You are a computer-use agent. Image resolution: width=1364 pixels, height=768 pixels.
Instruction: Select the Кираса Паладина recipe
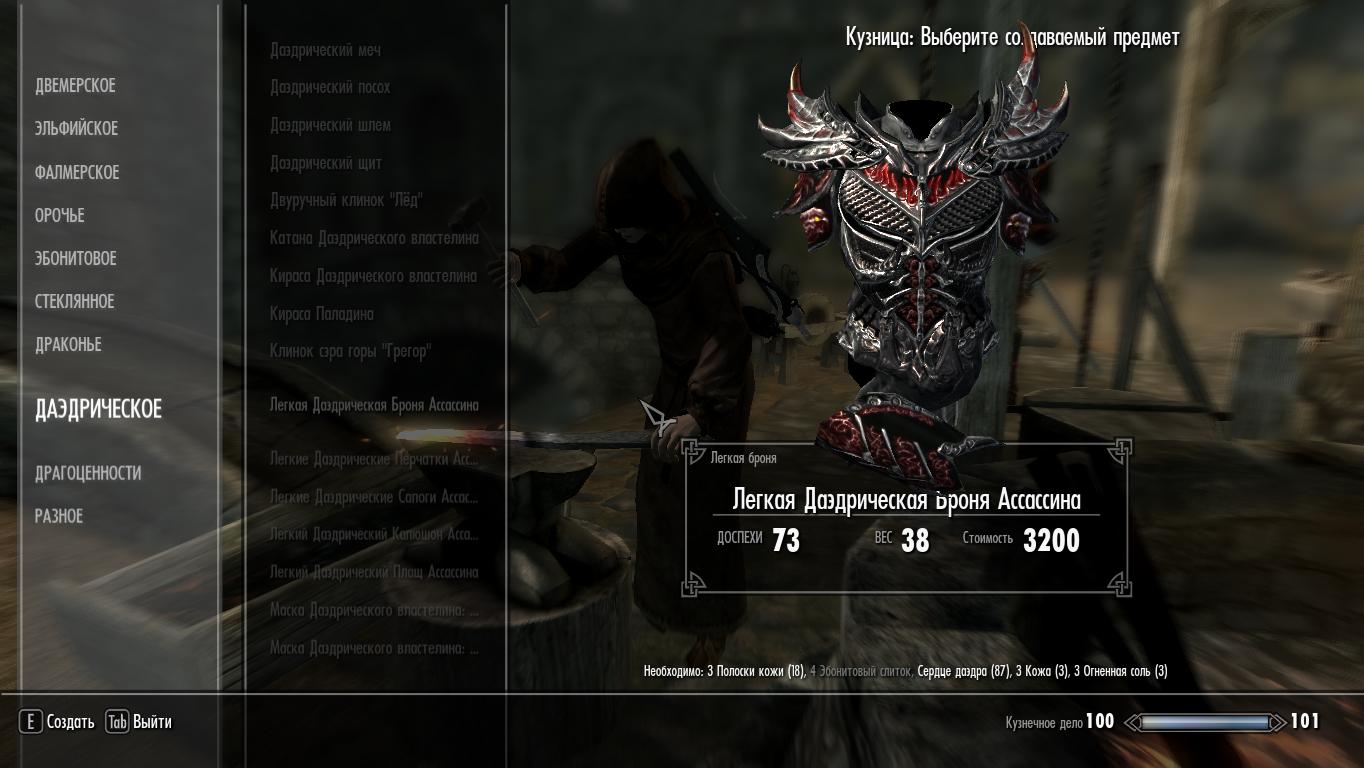pos(322,315)
